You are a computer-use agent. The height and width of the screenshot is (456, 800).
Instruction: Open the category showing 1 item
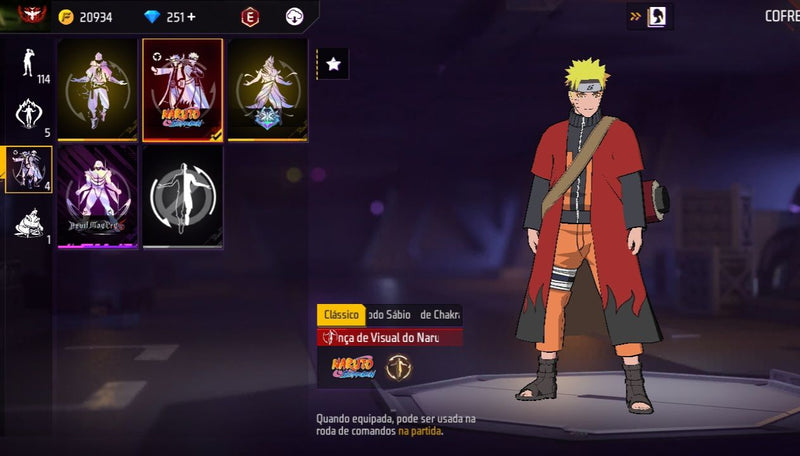pos(29,223)
